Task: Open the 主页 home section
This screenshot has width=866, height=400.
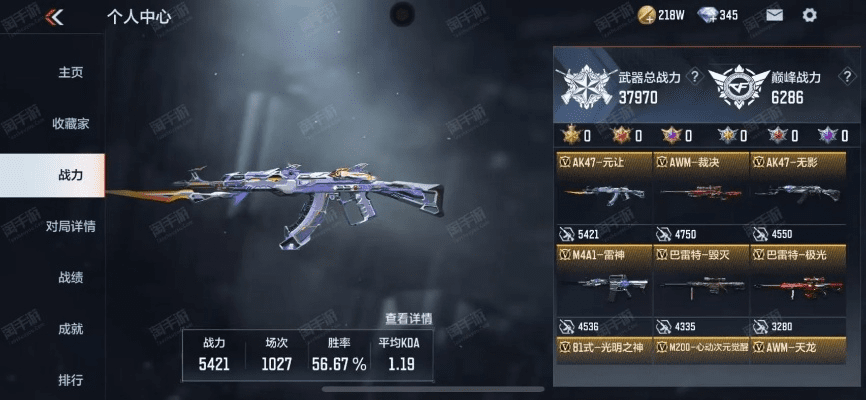Action: pyautogui.click(x=70, y=72)
